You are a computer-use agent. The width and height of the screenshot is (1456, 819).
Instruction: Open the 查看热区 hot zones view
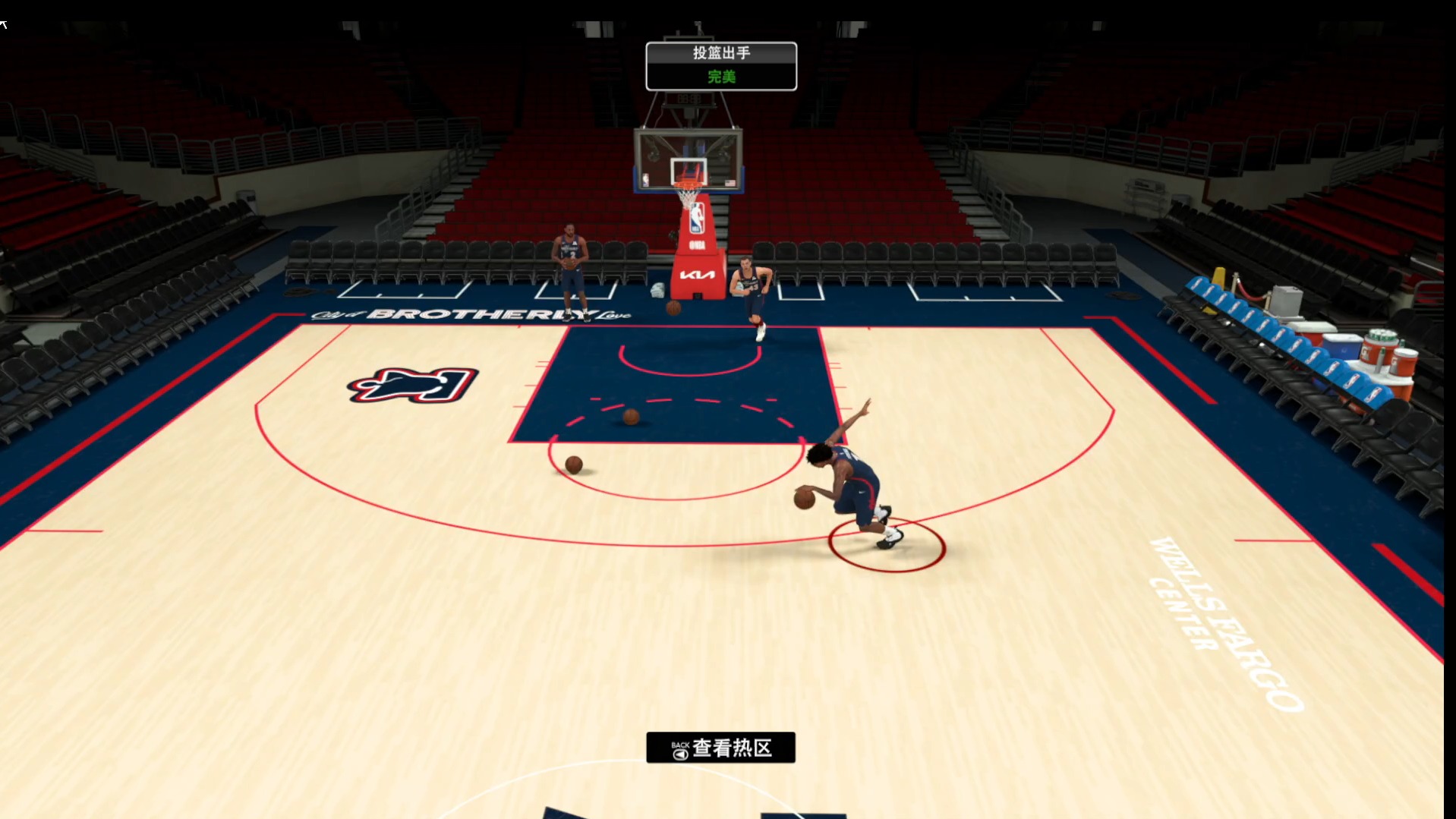(720, 748)
